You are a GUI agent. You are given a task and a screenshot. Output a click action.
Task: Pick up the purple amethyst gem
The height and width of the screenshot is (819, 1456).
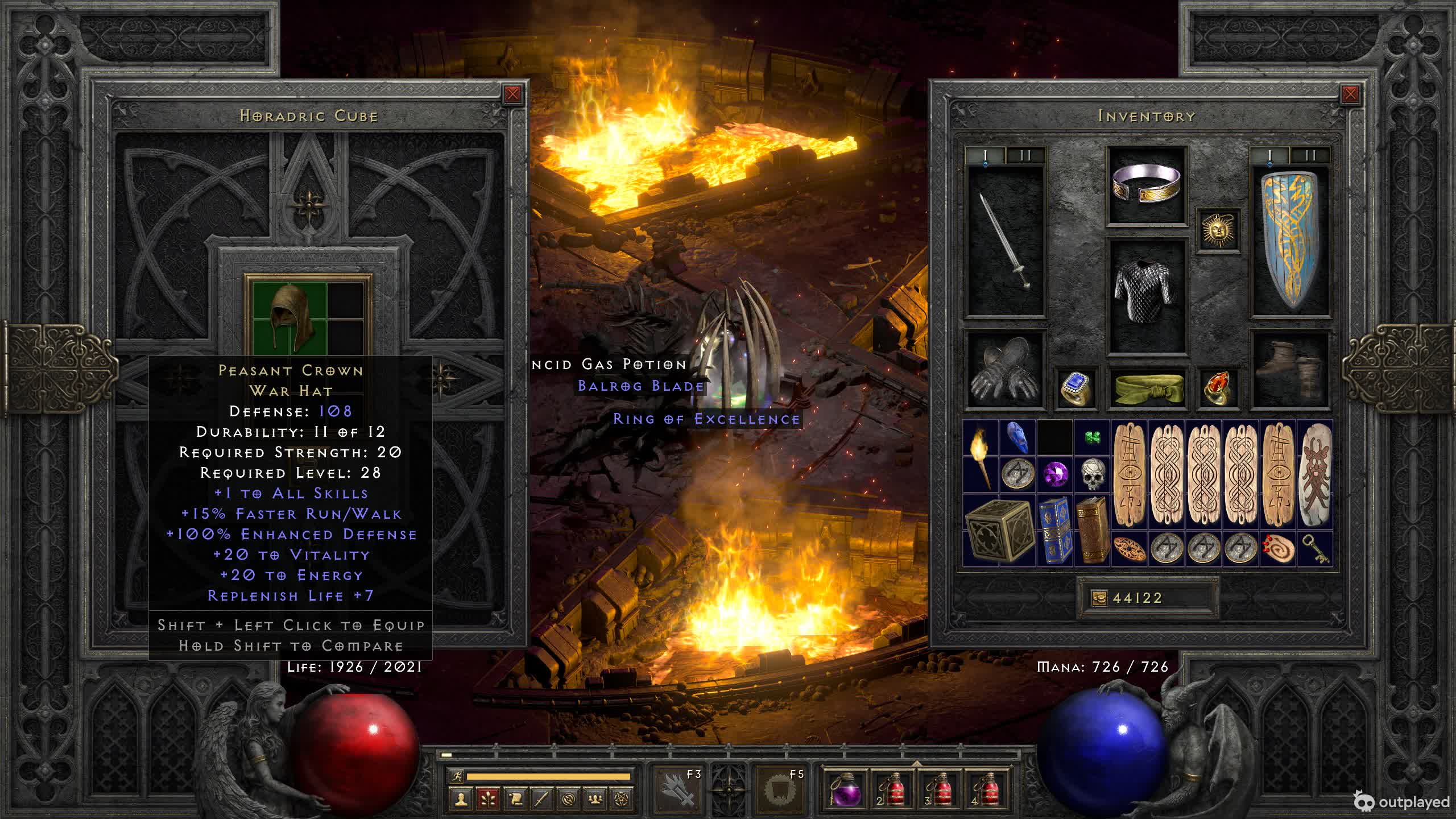pos(1055,473)
